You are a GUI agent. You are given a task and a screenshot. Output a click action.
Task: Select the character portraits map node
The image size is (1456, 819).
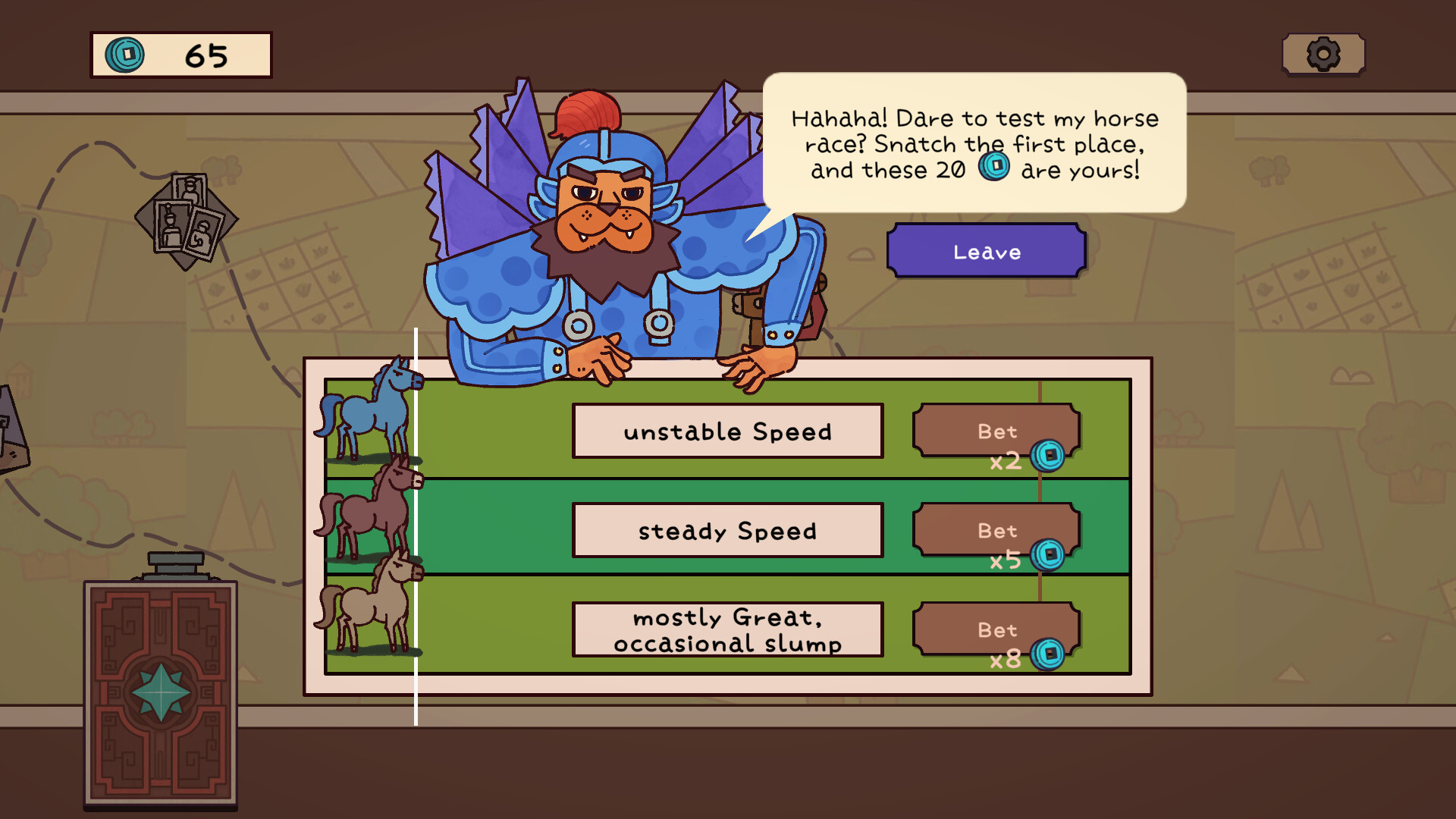pos(187,221)
